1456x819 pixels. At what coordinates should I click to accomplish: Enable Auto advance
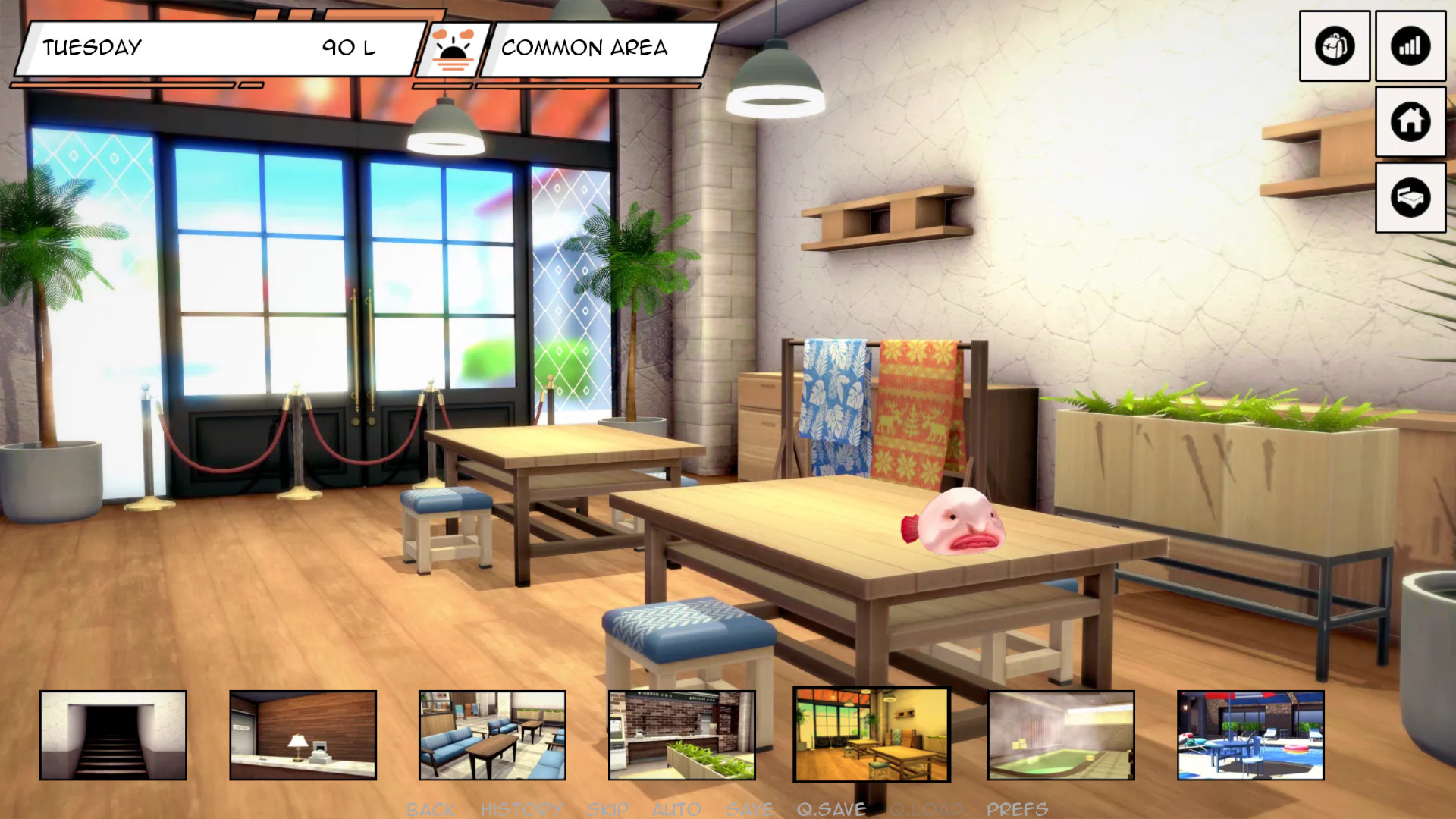(676, 809)
